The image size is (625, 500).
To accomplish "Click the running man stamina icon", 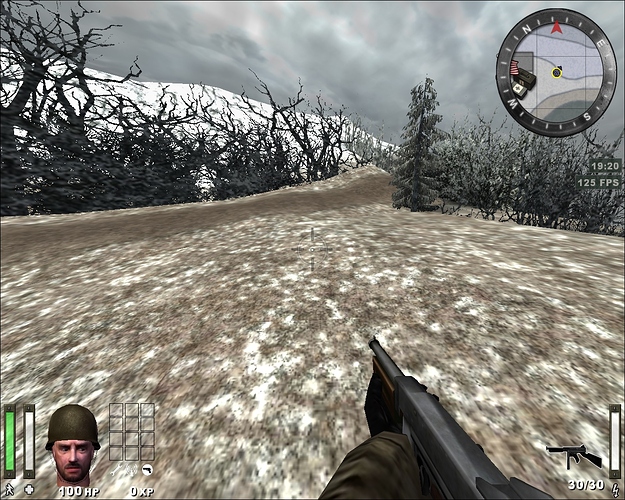I will pyautogui.click(x=8, y=489).
